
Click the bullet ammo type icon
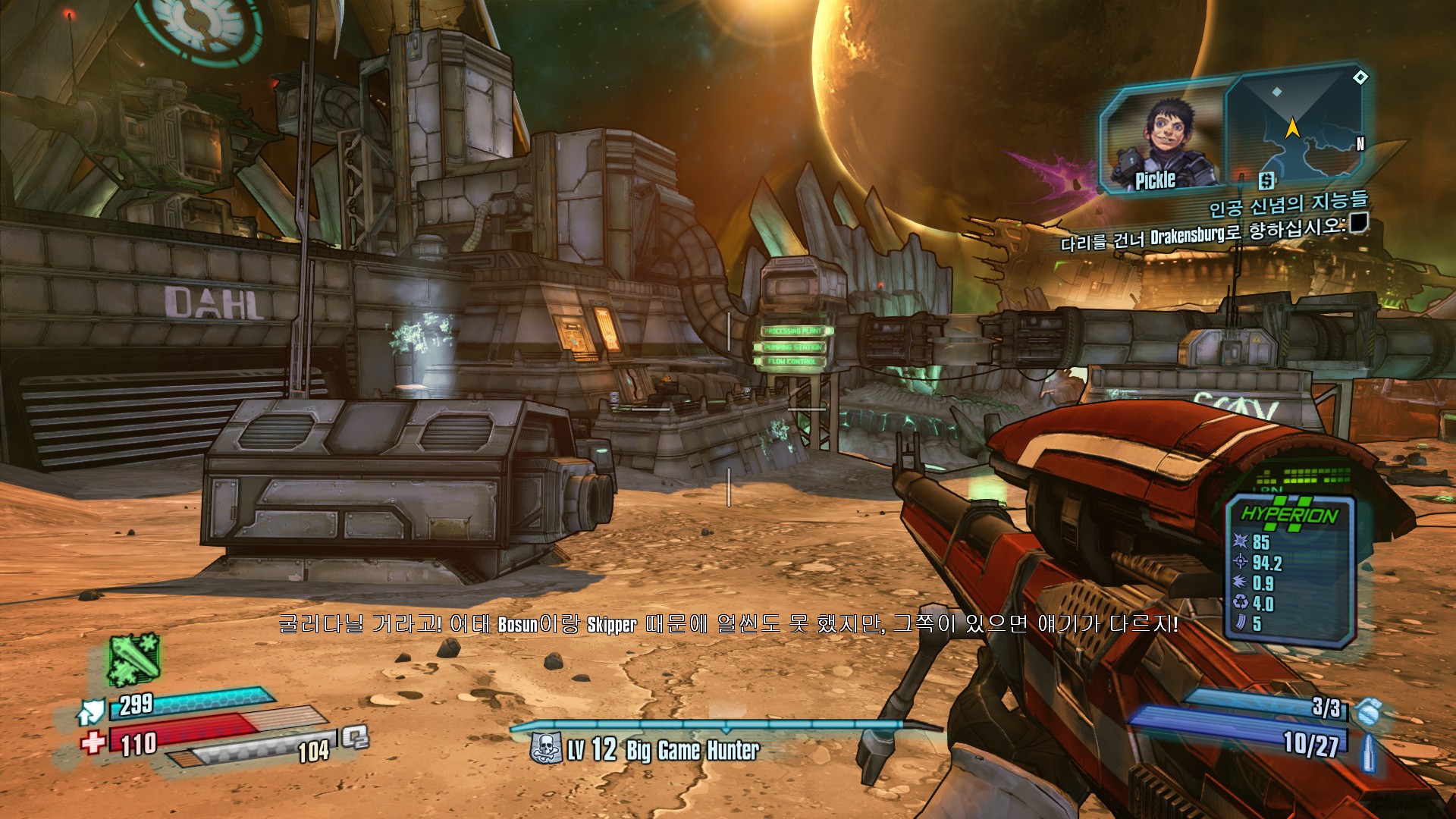pos(1368,752)
